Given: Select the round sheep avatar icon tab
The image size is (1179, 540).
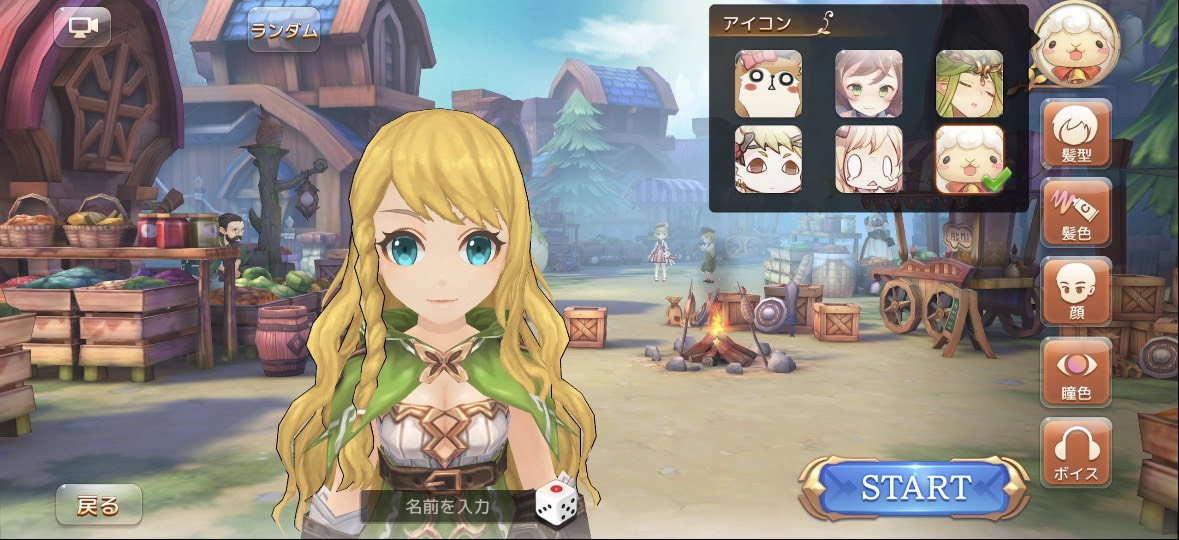Looking at the screenshot, I should pos(1075,45).
